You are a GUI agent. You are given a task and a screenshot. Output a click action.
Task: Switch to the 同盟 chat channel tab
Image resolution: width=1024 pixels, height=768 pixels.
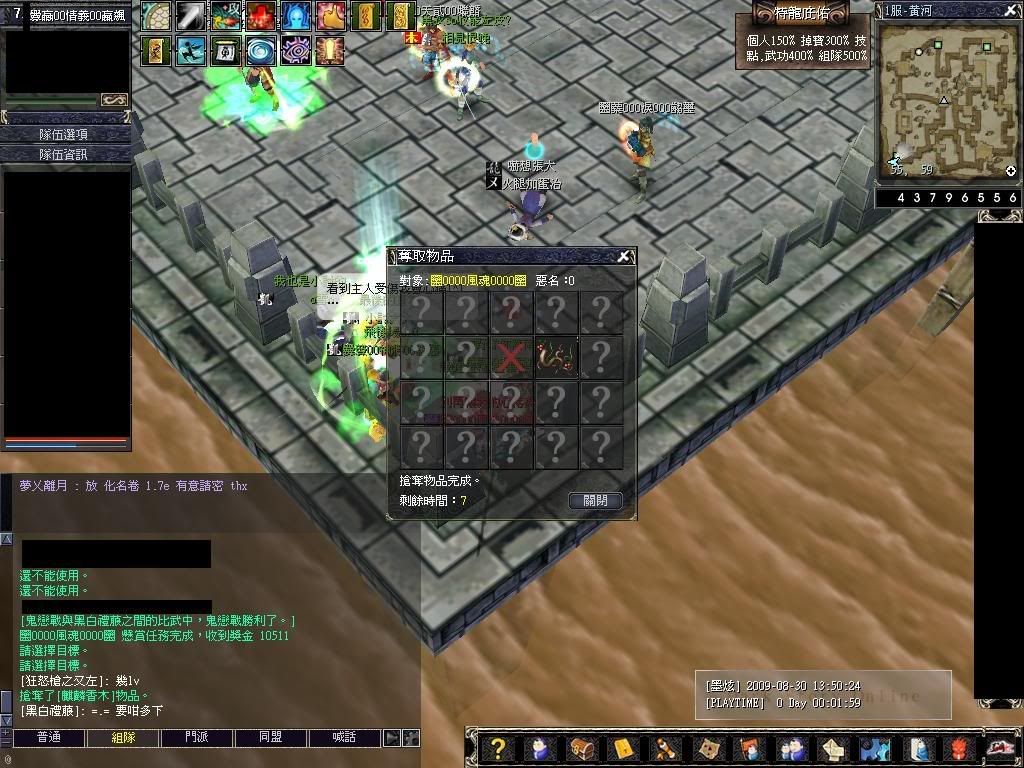coord(271,738)
